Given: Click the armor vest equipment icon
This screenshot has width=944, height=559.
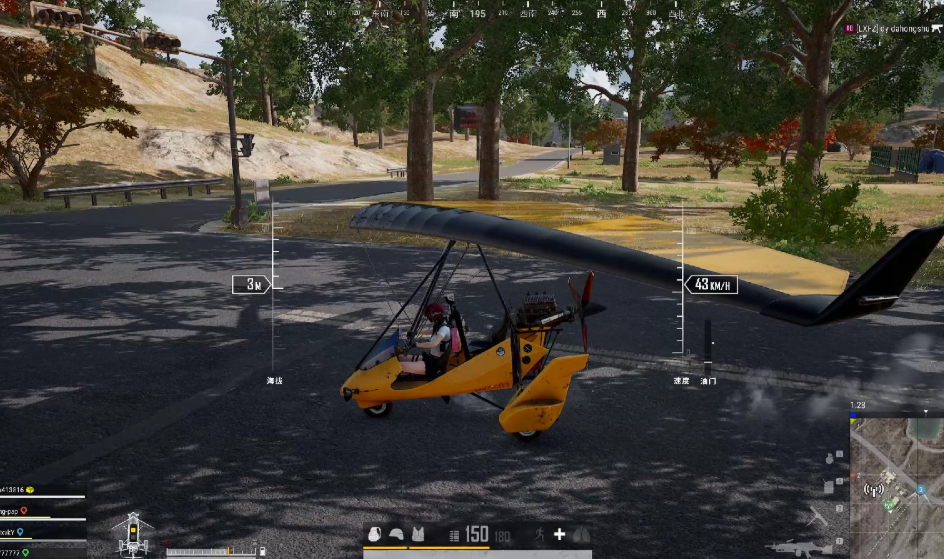Looking at the screenshot, I should [417, 535].
